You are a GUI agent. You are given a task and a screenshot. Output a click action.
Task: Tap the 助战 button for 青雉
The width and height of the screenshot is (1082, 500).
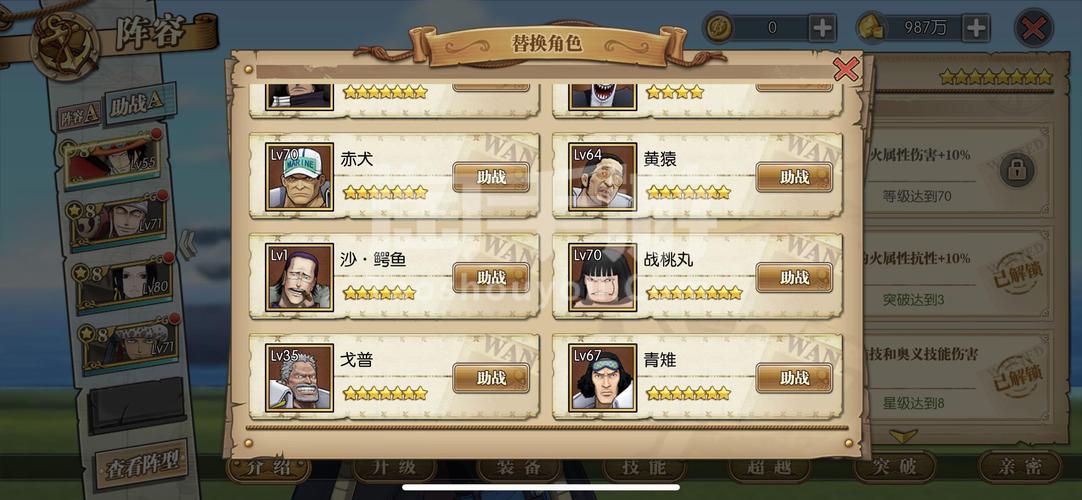[x=794, y=378]
